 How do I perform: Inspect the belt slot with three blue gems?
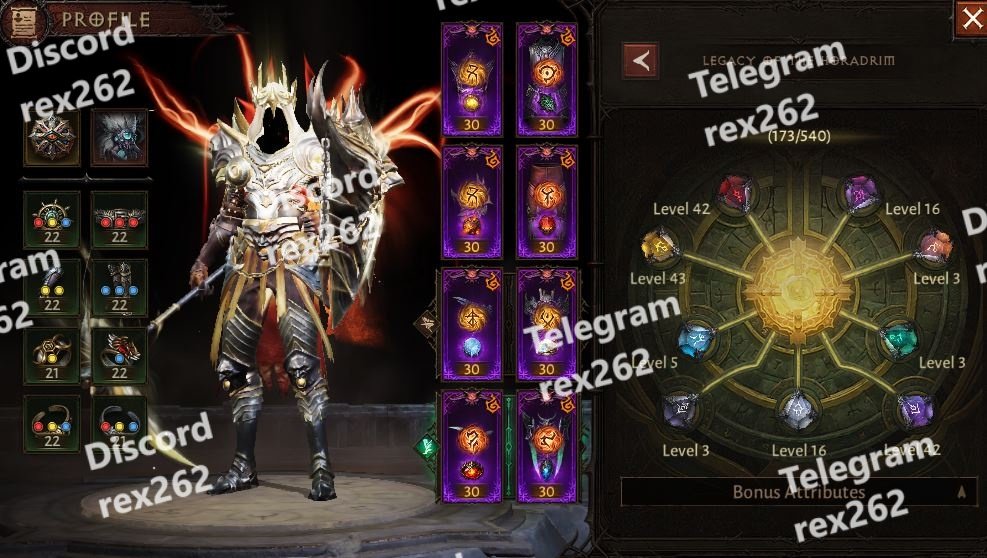coord(120,288)
